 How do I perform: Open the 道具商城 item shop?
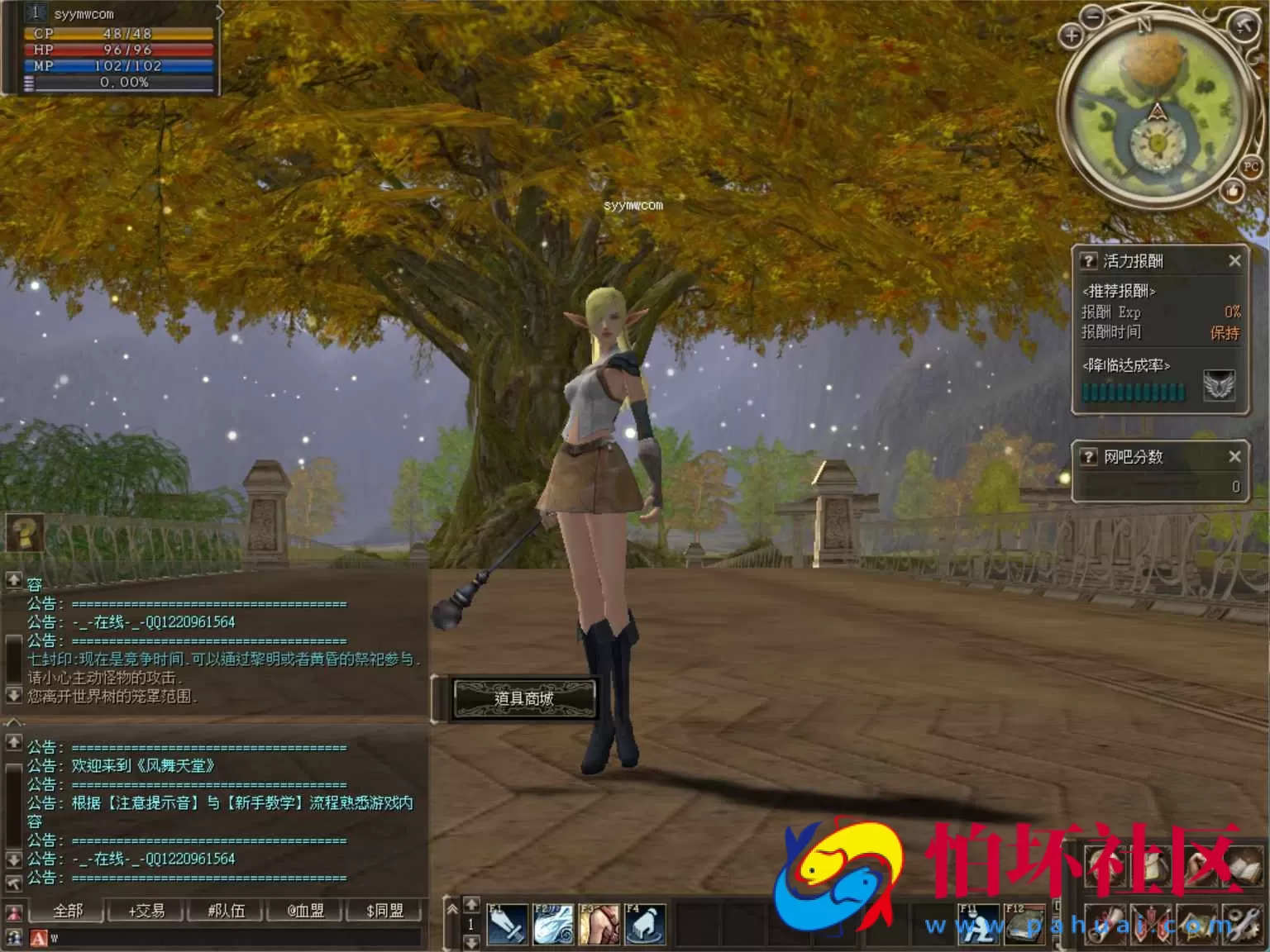pos(524,698)
